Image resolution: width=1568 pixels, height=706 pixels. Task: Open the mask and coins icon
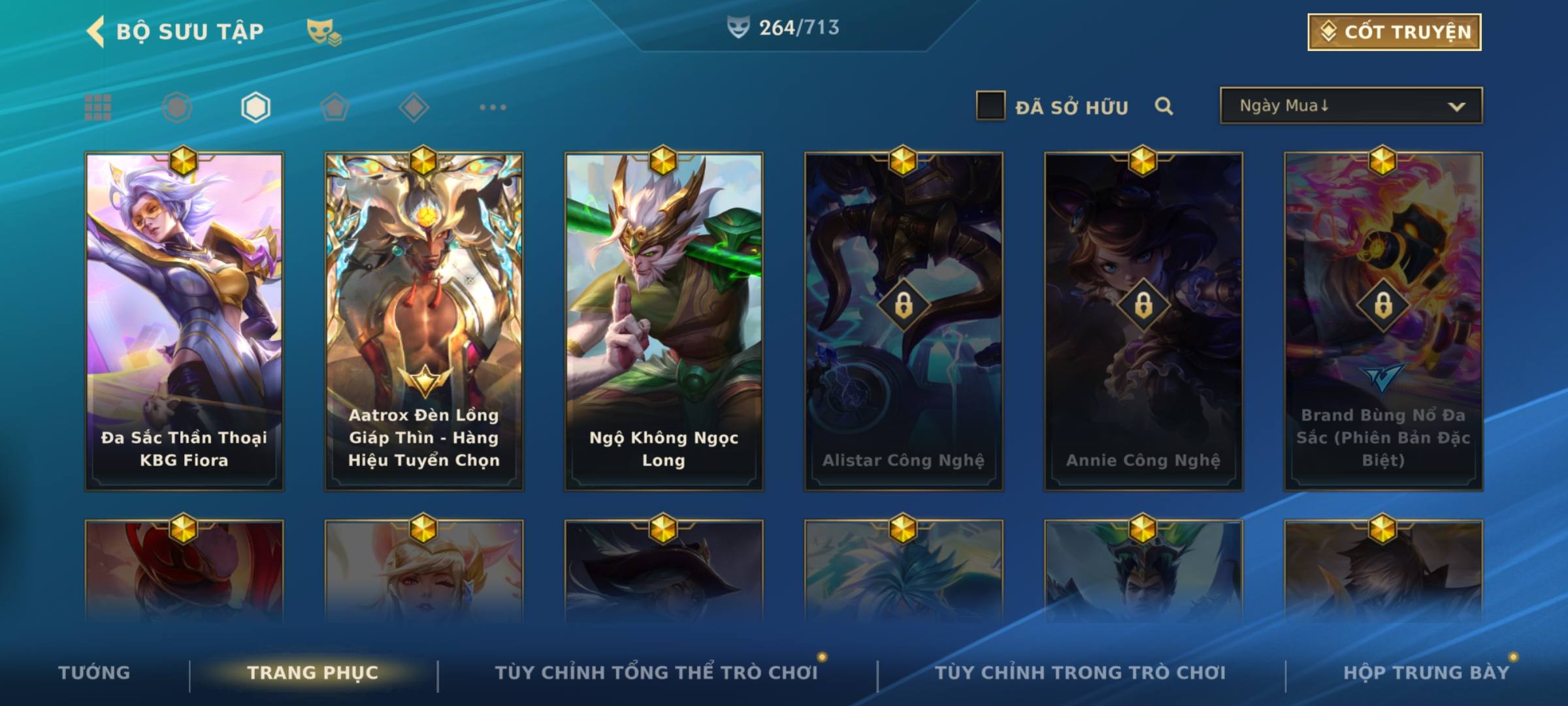click(x=323, y=32)
